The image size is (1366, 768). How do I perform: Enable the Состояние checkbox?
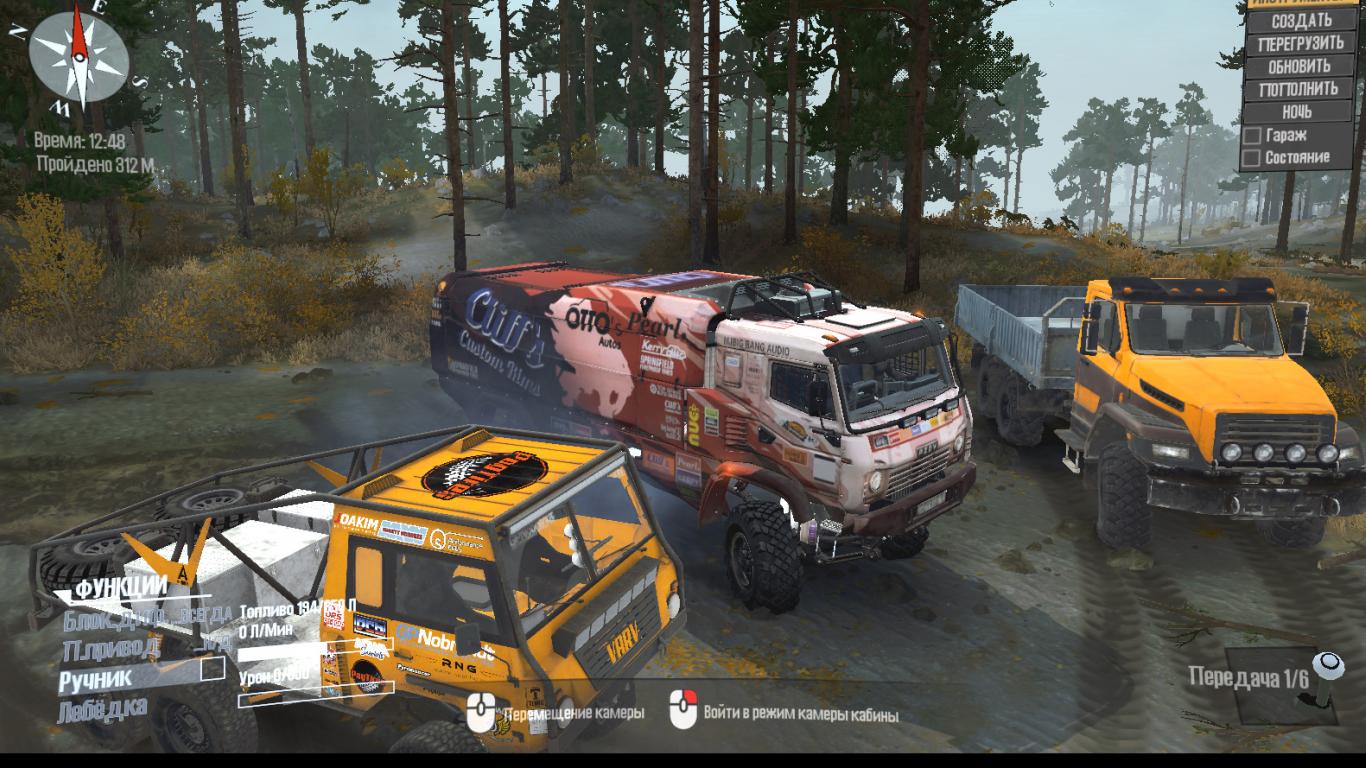point(1252,158)
